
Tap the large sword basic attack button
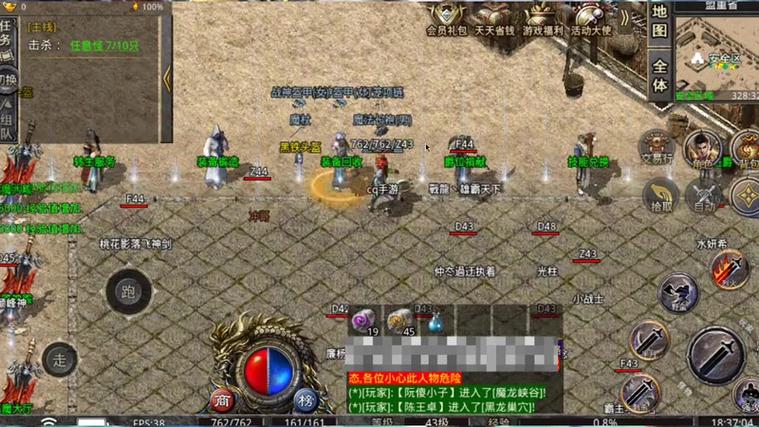click(714, 353)
